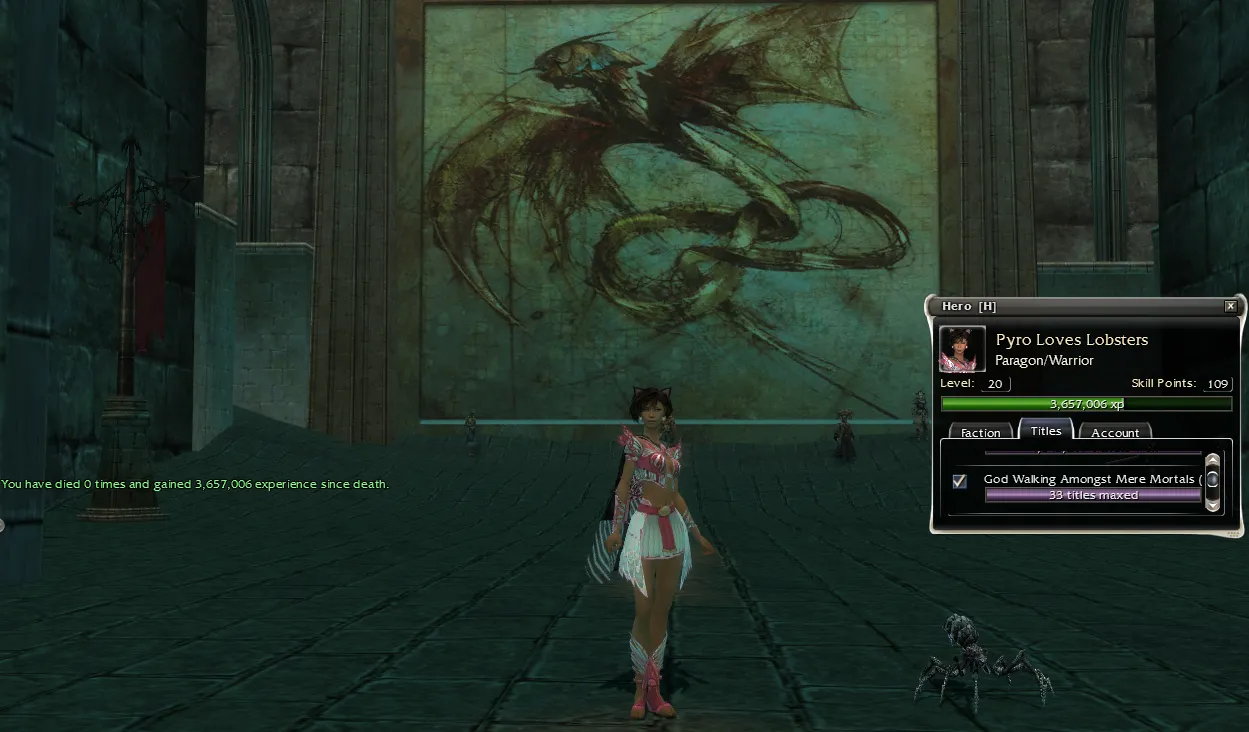Select the Titles tab
The image size is (1249, 732).
[1046, 430]
